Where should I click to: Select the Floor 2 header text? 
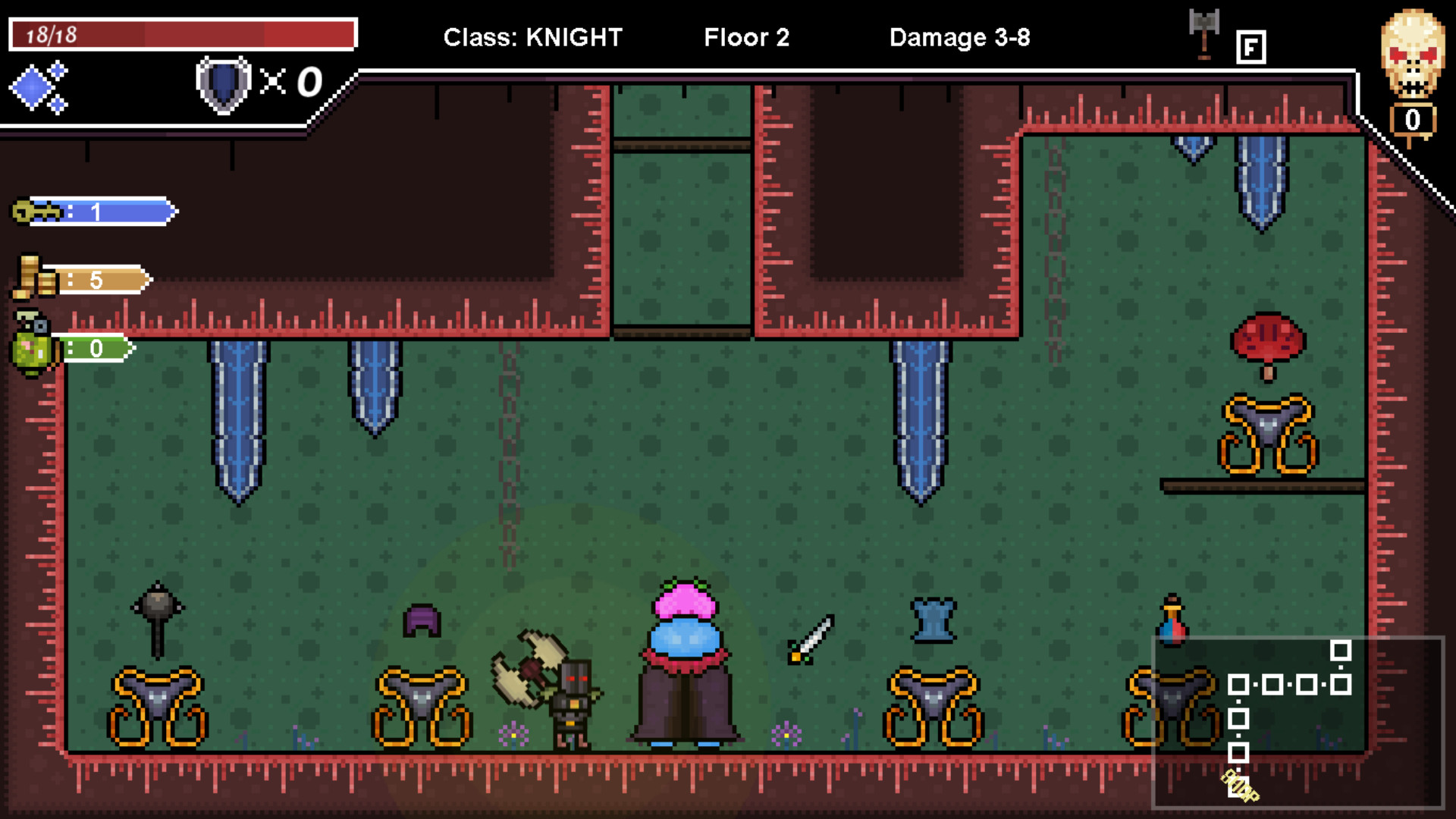coord(746,37)
